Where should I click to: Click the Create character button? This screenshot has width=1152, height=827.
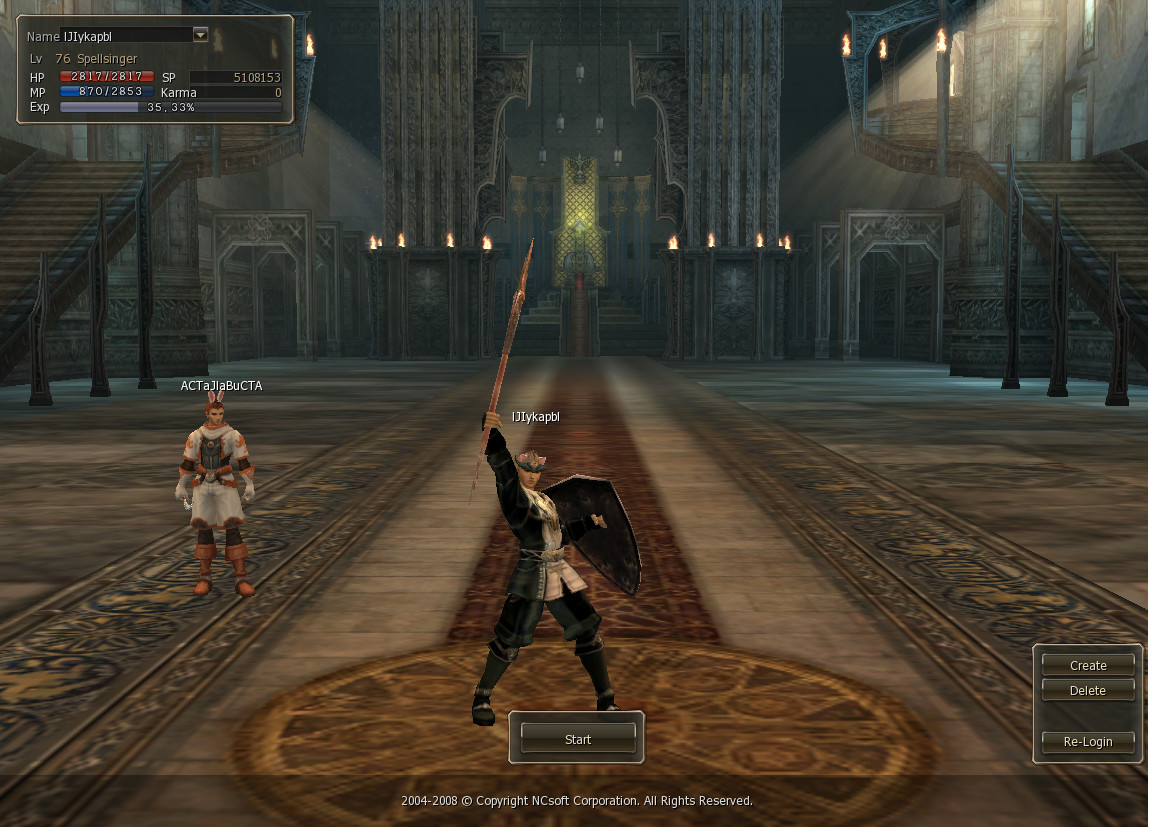coord(1088,665)
